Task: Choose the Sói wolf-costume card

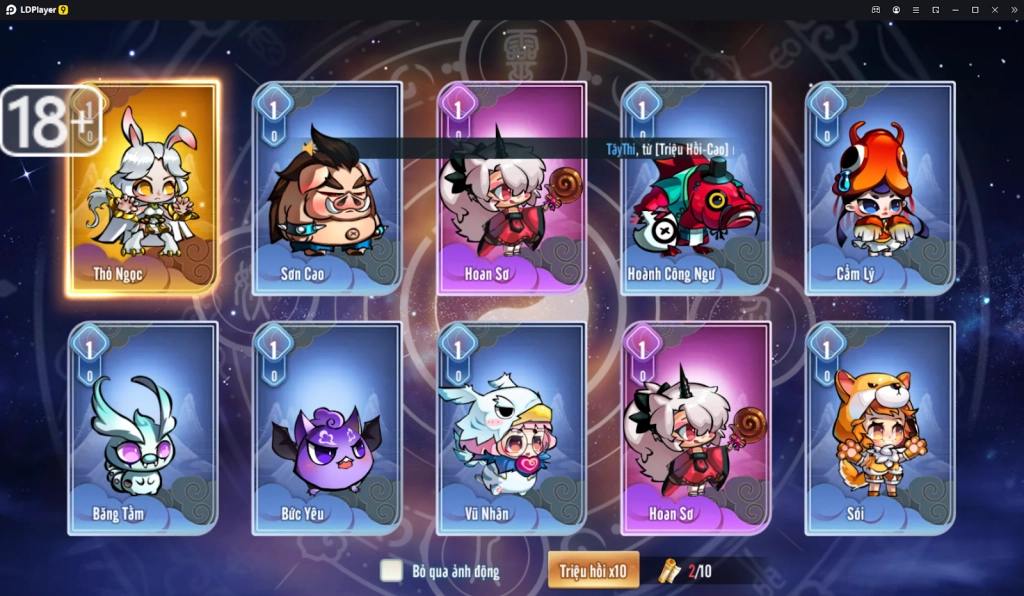Action: [x=880, y=428]
